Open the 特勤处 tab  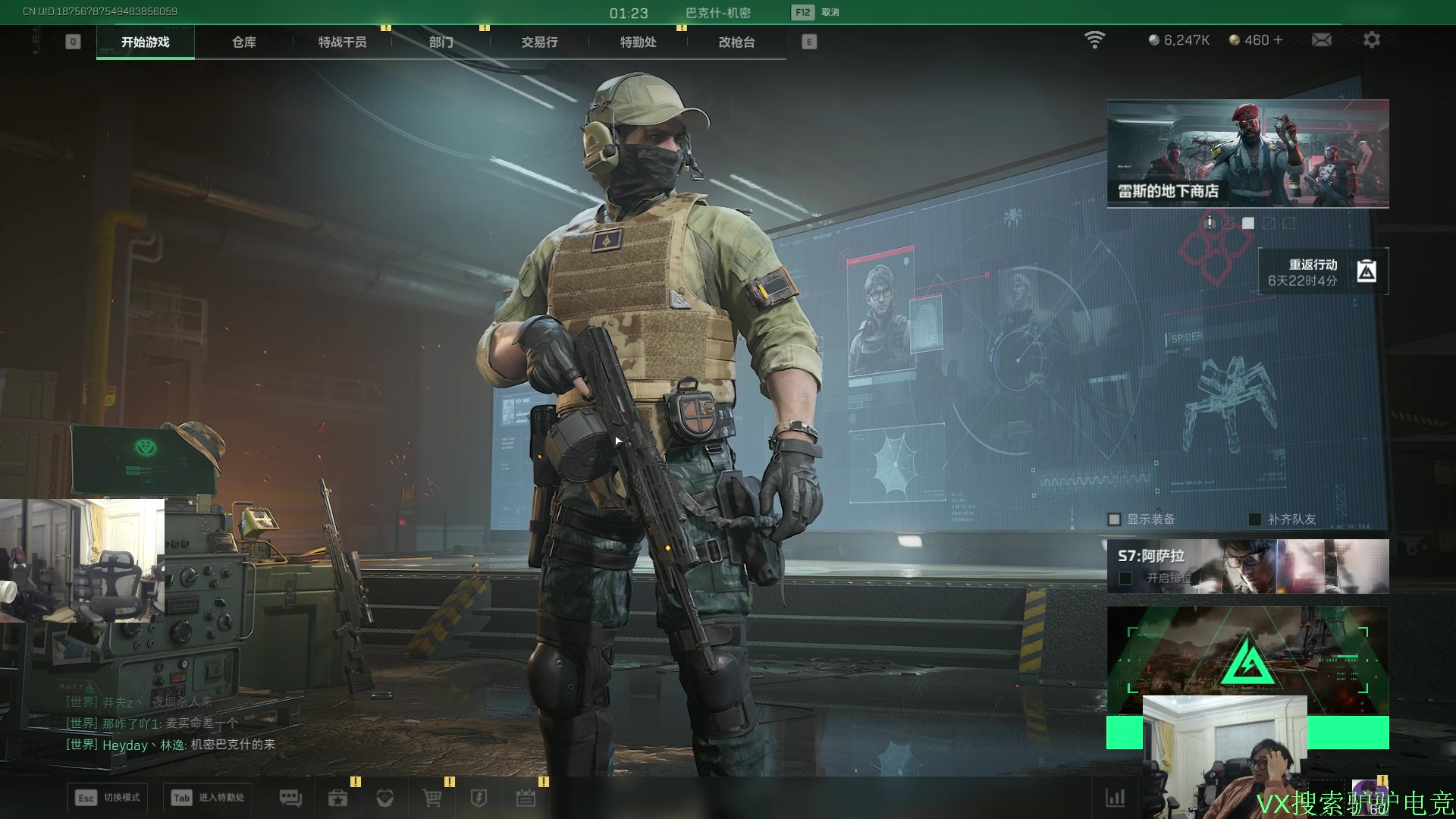pos(638,42)
